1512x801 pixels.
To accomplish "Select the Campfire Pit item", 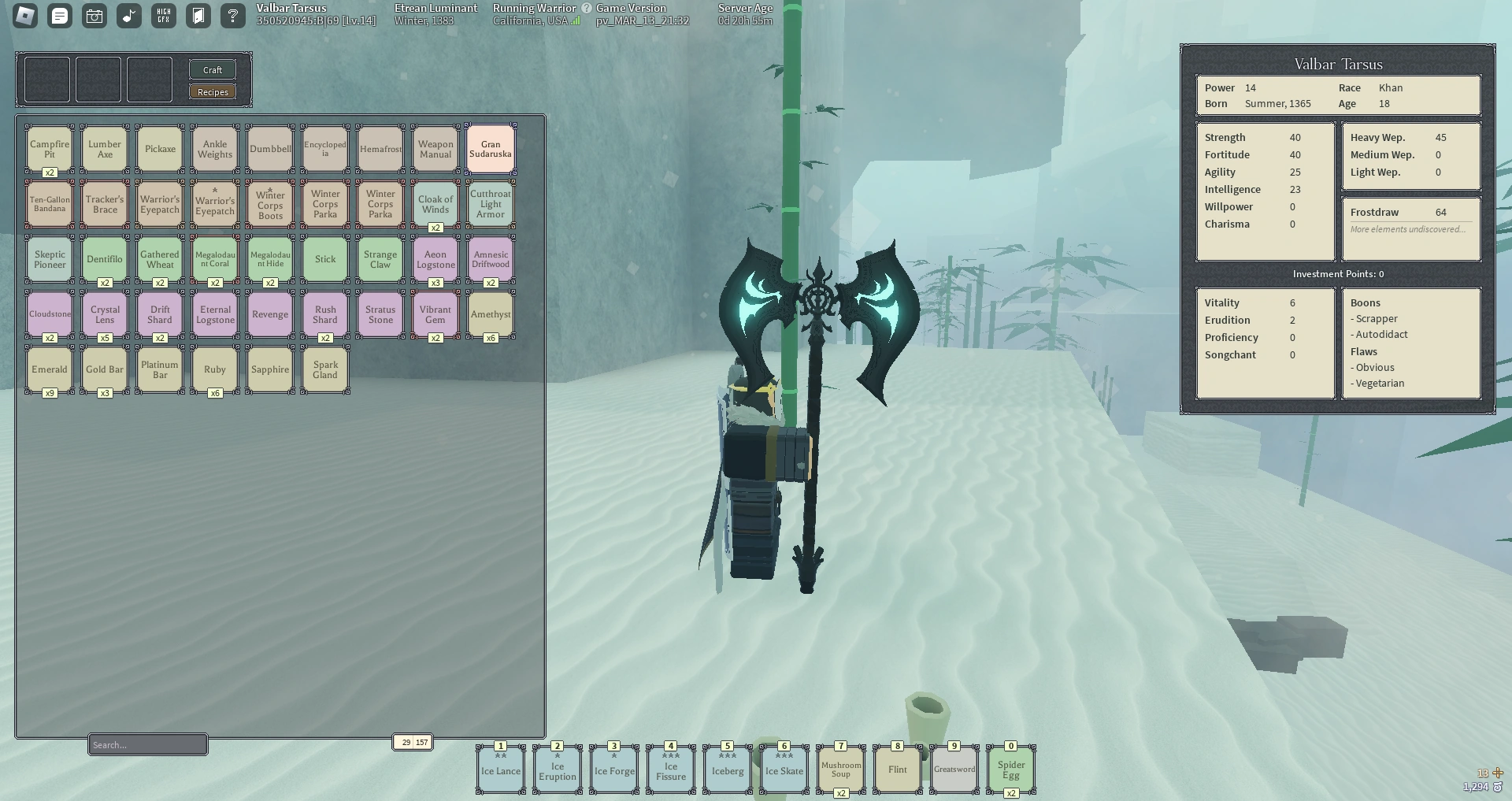I will (x=49, y=148).
